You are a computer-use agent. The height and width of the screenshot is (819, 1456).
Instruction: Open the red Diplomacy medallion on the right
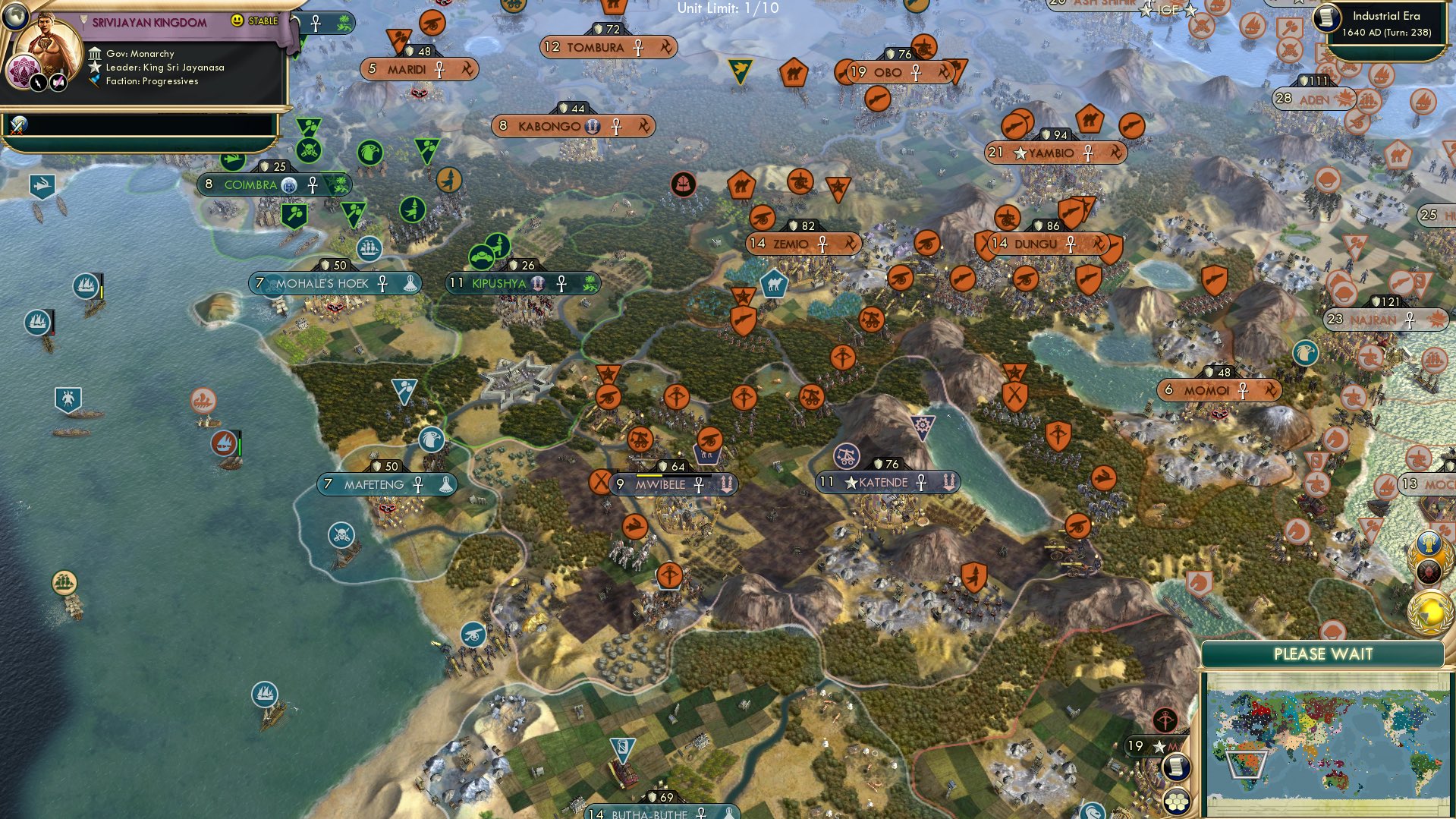[x=1429, y=572]
